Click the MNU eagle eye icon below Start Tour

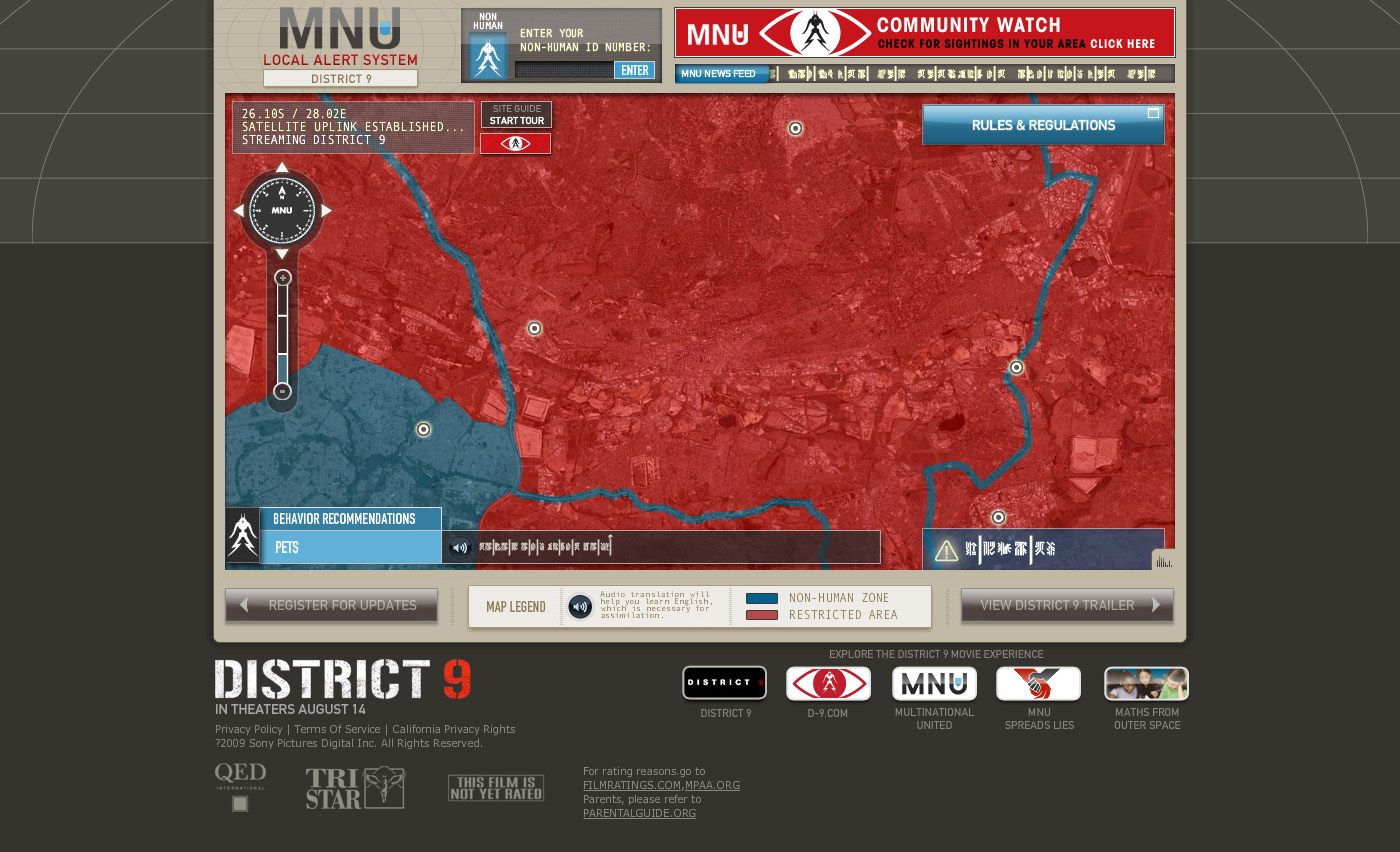point(515,143)
